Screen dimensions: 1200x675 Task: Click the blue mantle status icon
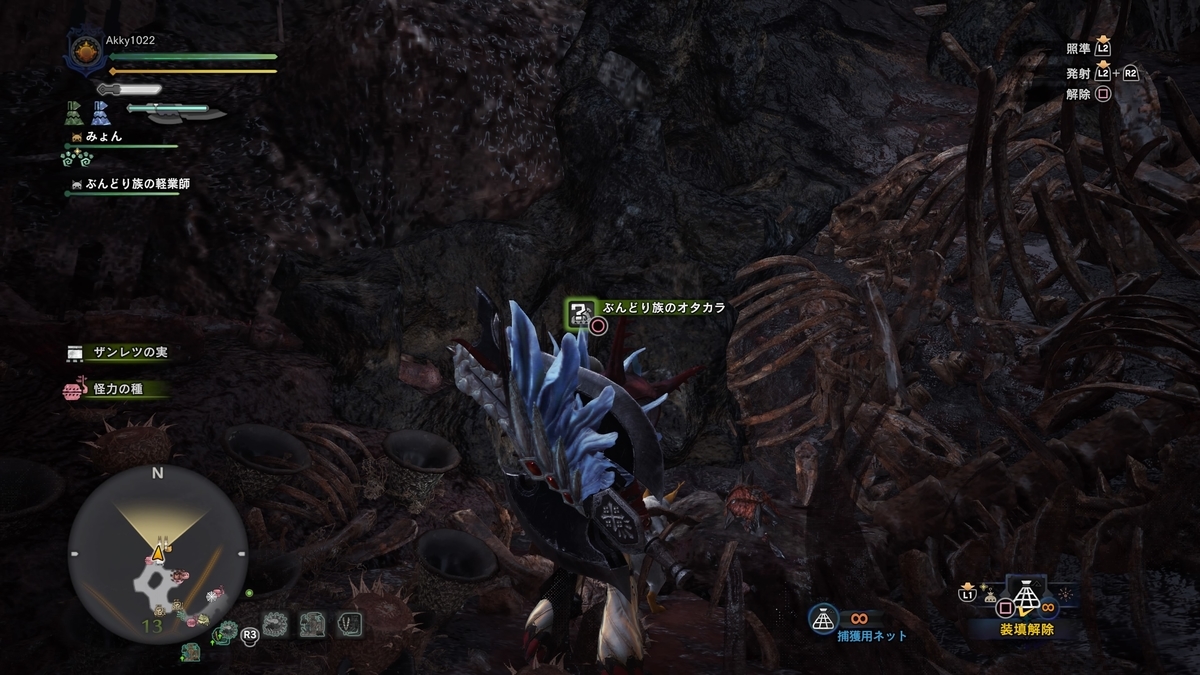(x=100, y=112)
